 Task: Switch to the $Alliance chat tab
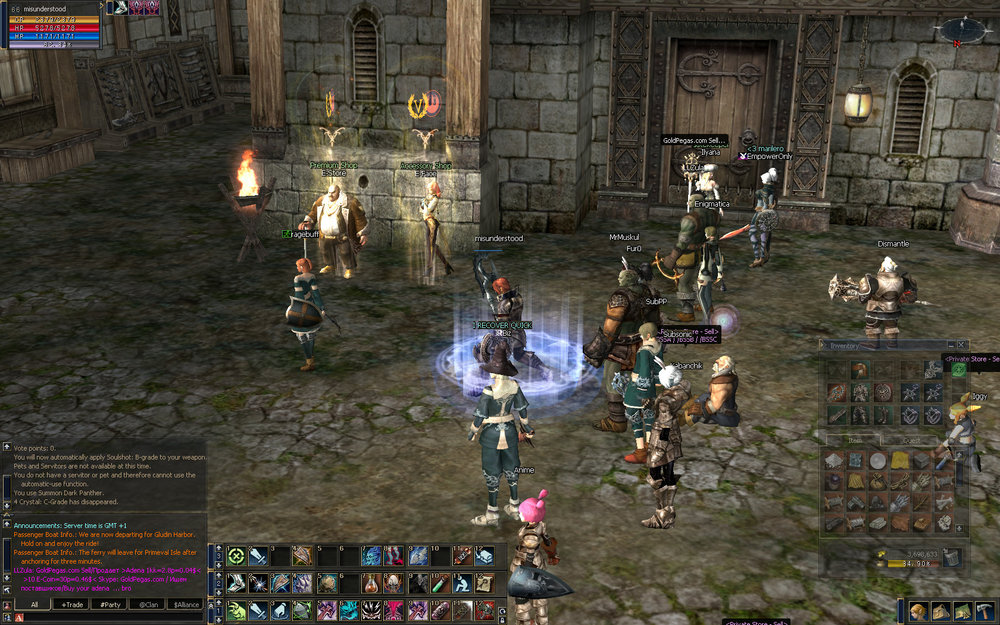184,605
